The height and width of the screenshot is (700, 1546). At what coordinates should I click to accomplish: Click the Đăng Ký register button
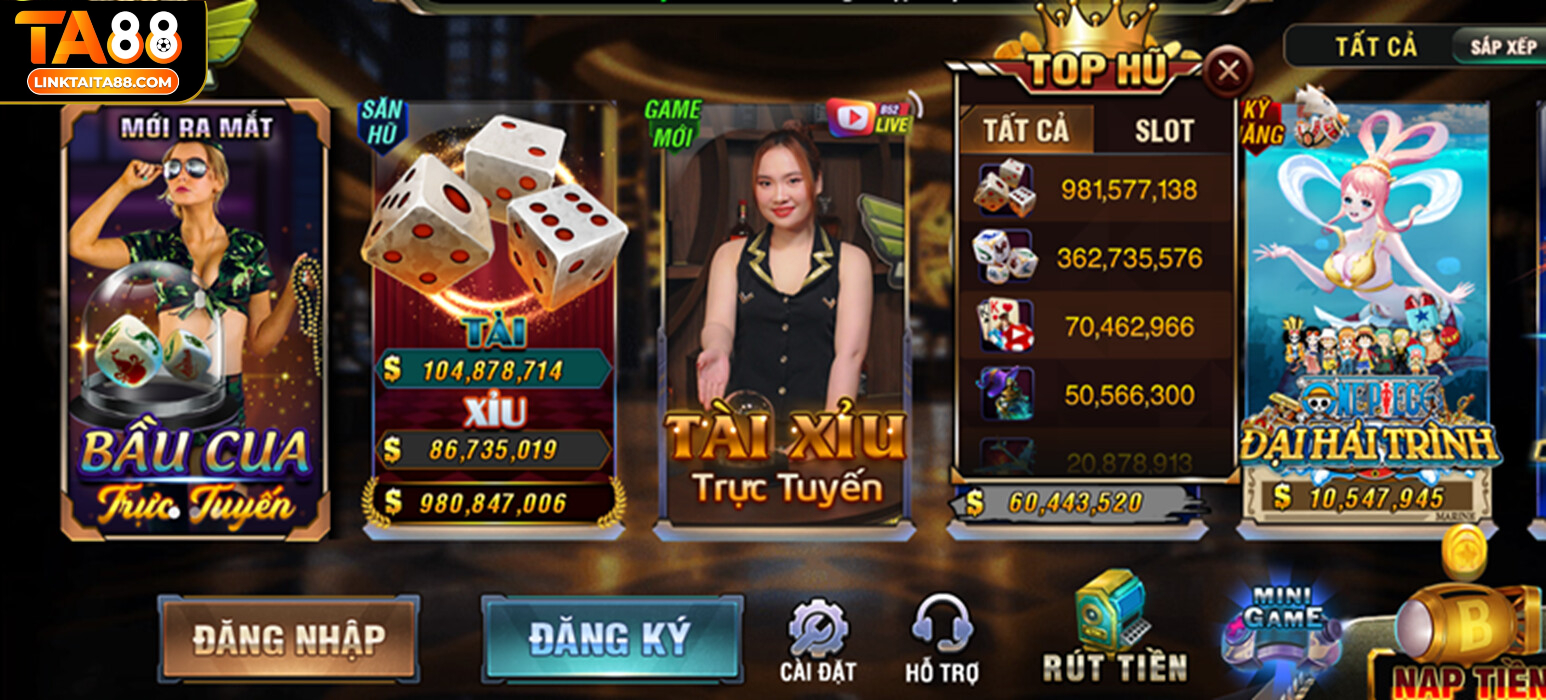(x=611, y=639)
